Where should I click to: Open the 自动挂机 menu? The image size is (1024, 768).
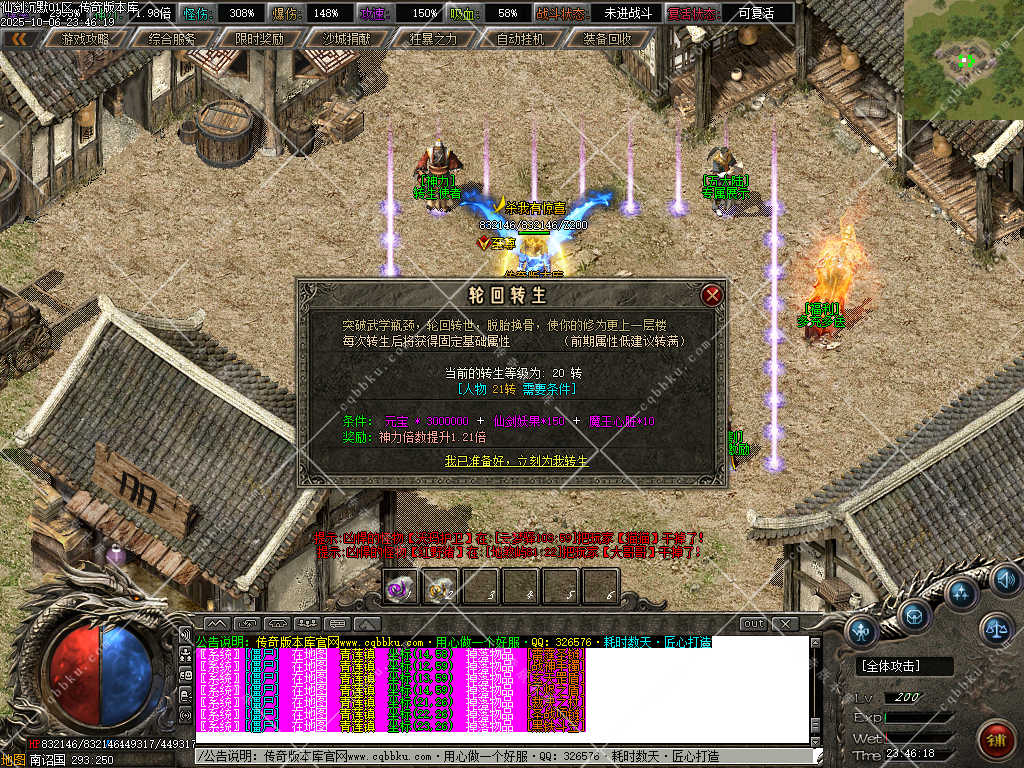(x=520, y=39)
